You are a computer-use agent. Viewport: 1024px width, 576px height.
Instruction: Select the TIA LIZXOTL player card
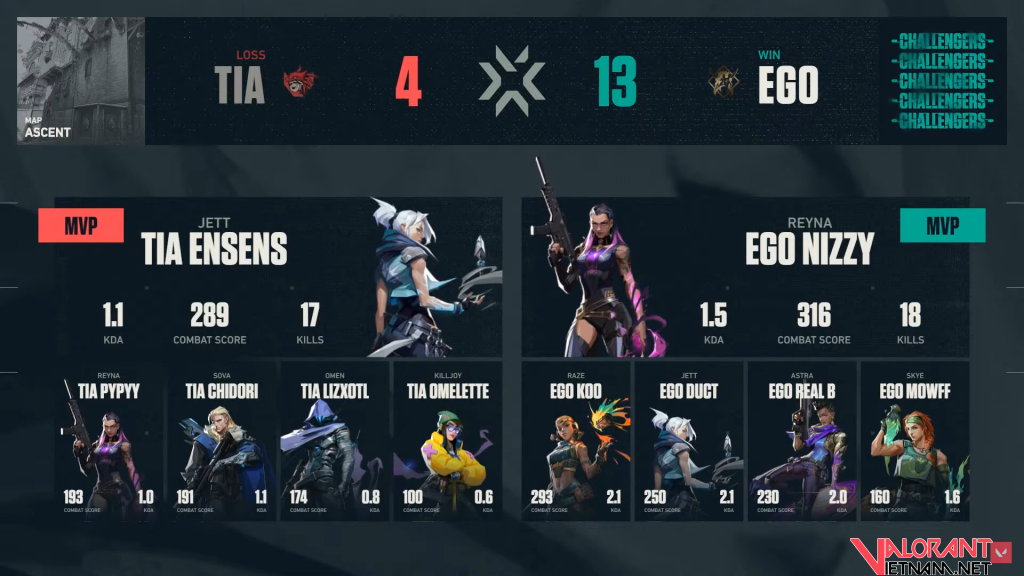coord(334,440)
